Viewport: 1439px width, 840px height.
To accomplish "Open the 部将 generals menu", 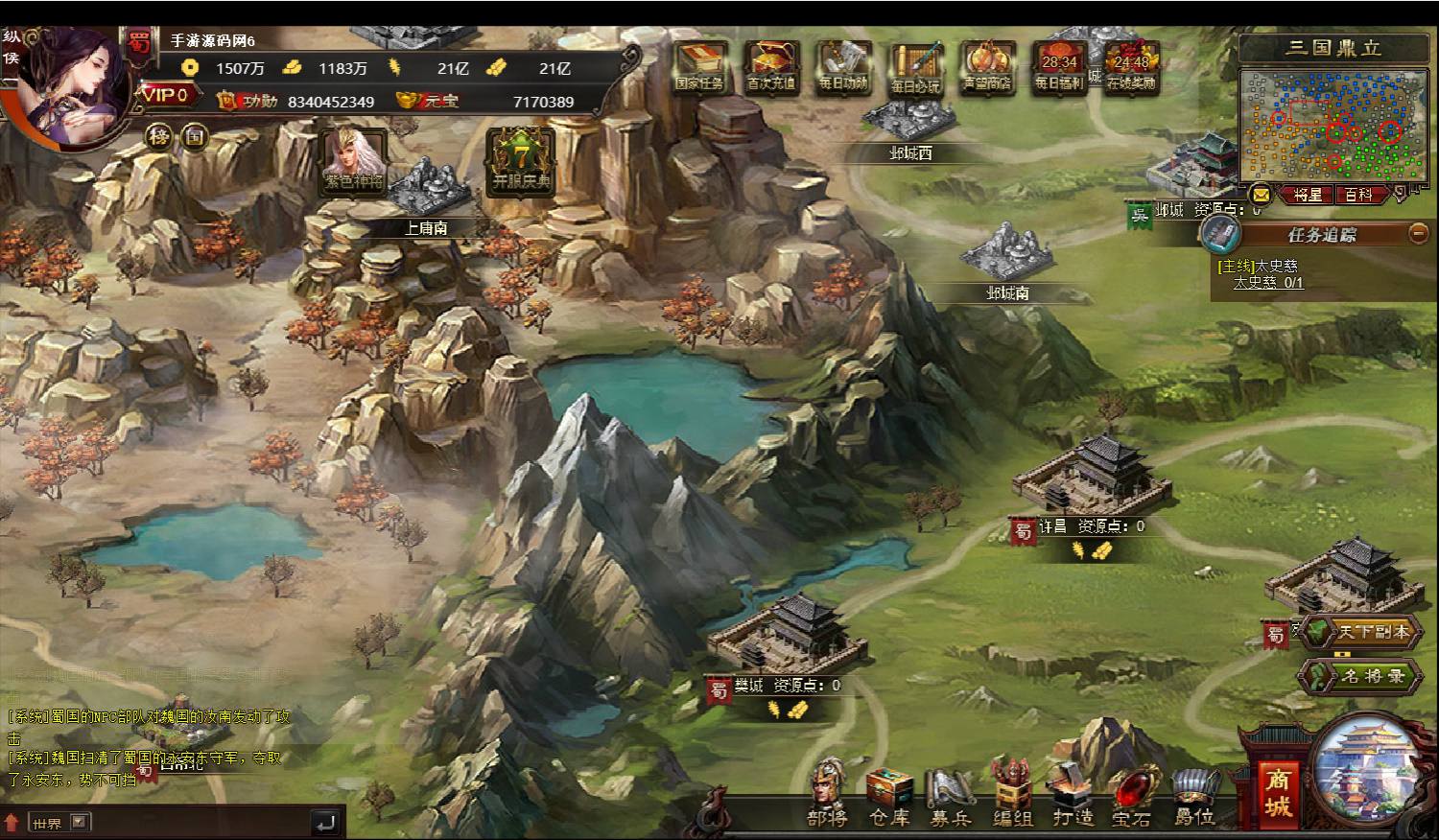I will (x=827, y=795).
